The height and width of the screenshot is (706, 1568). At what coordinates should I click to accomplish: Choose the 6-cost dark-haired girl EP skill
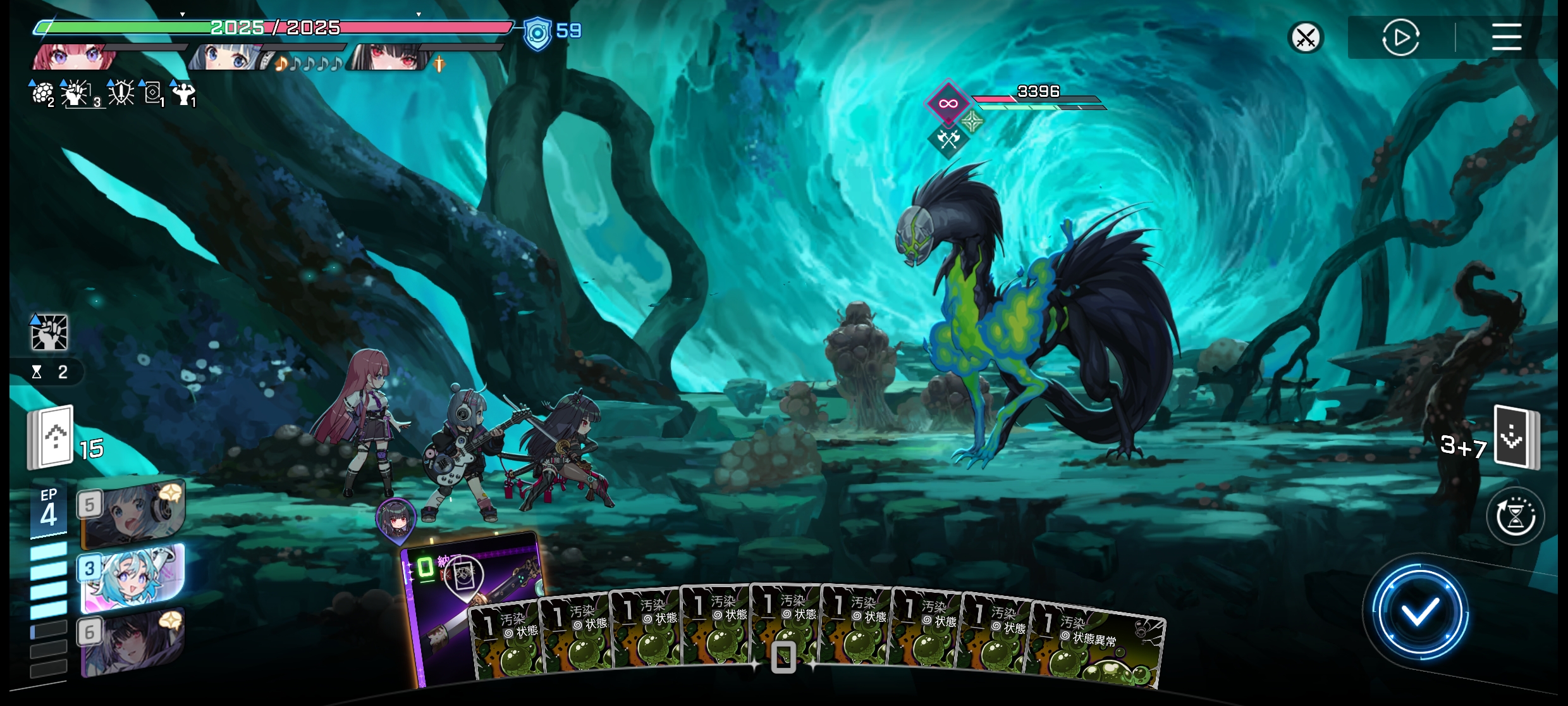tap(133, 640)
